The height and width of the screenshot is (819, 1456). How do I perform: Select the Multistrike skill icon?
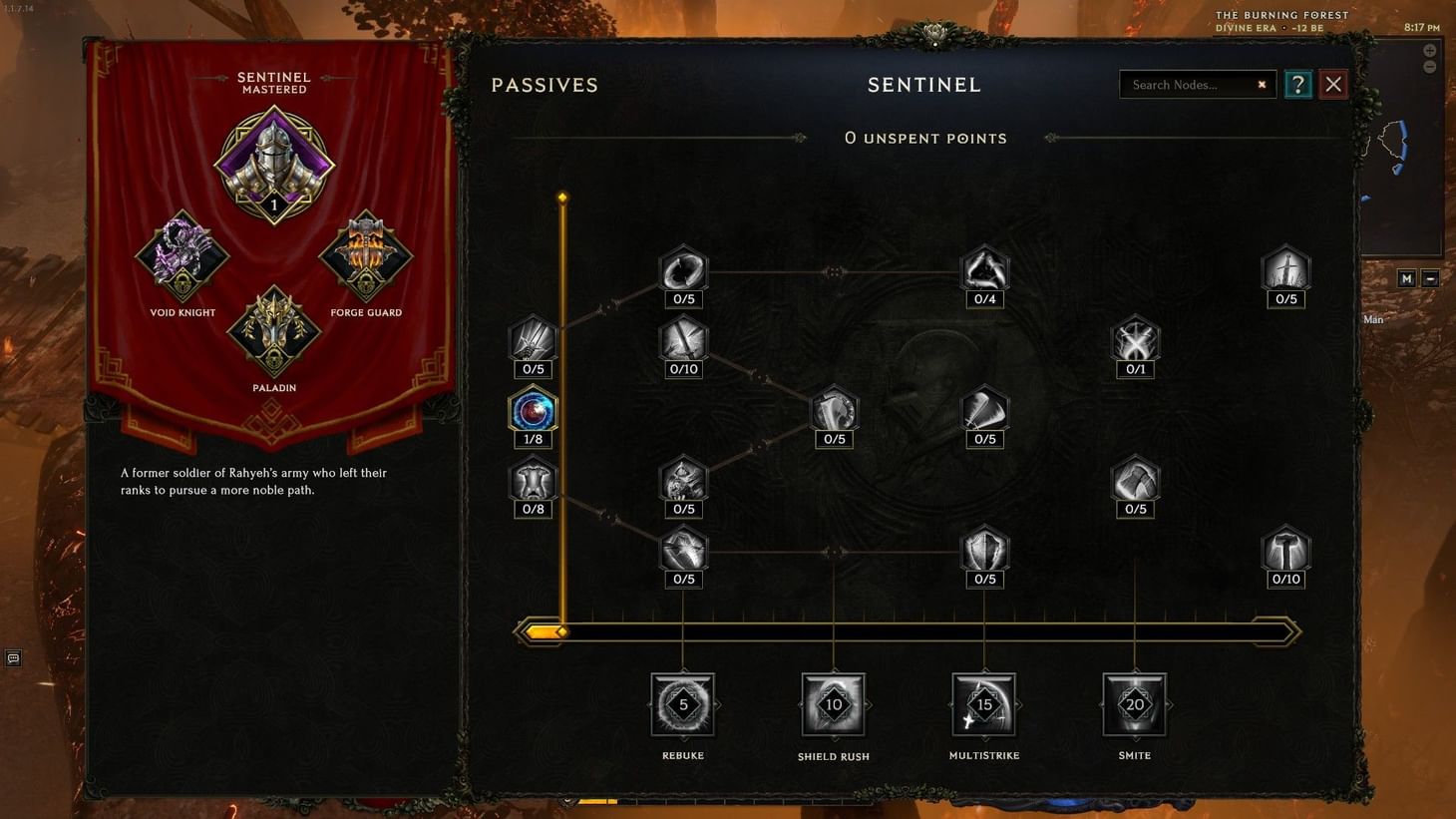point(985,704)
